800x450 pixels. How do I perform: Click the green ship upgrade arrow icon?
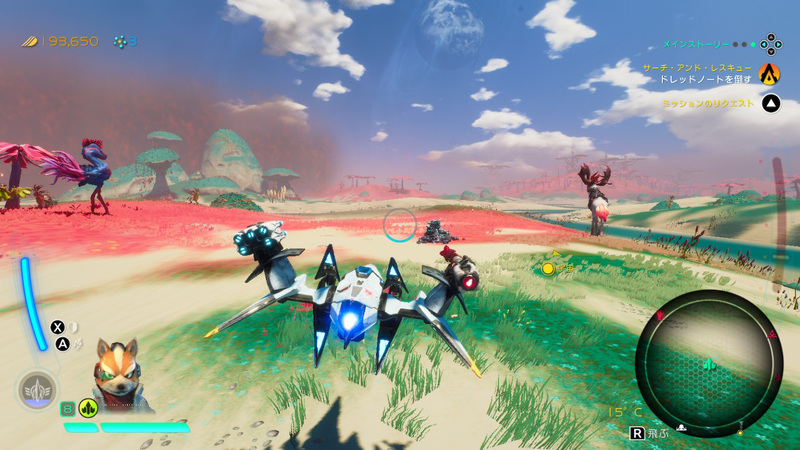(89, 407)
